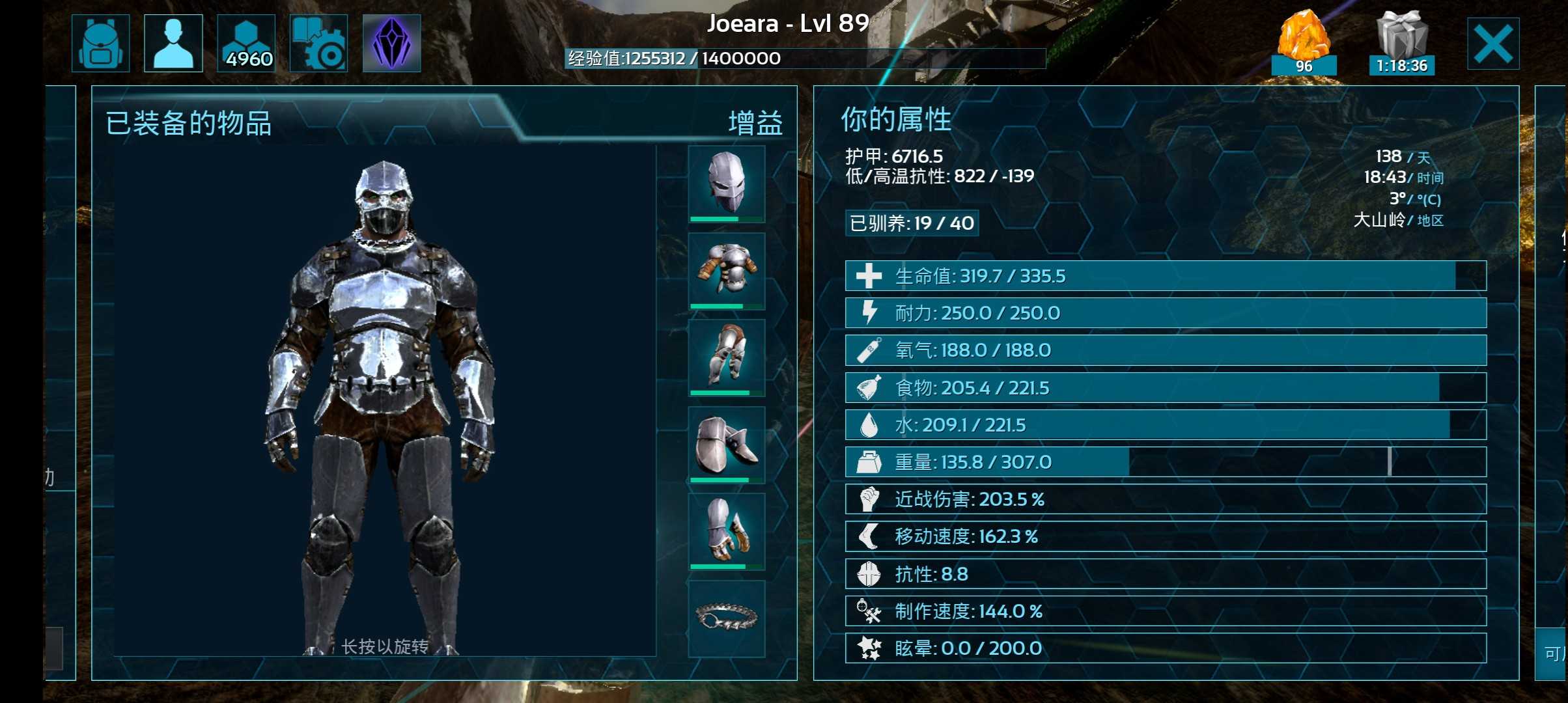Image resolution: width=1568 pixels, height=703 pixels.
Task: Tap the 已驯养 19 / 40 tamed counter
Action: click(912, 223)
